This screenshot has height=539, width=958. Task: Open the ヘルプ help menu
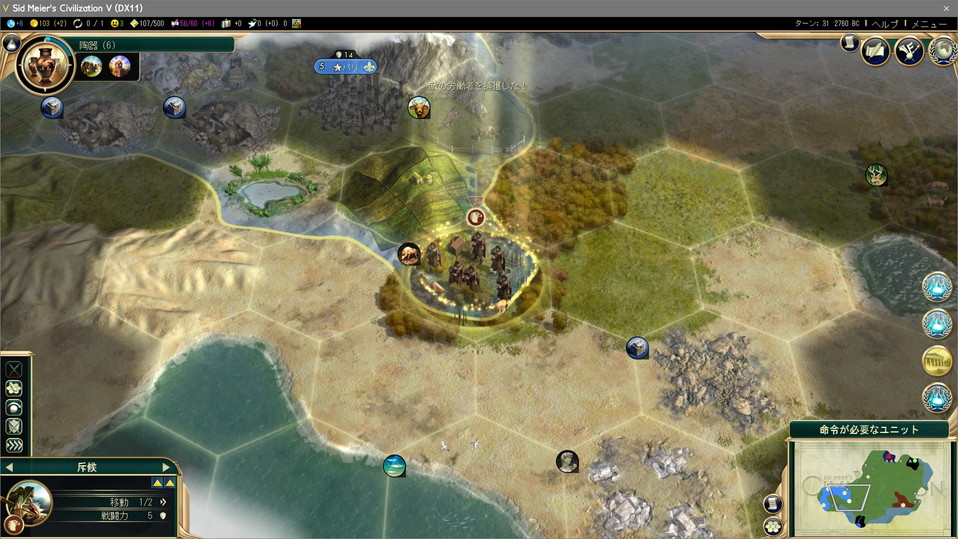pos(885,23)
